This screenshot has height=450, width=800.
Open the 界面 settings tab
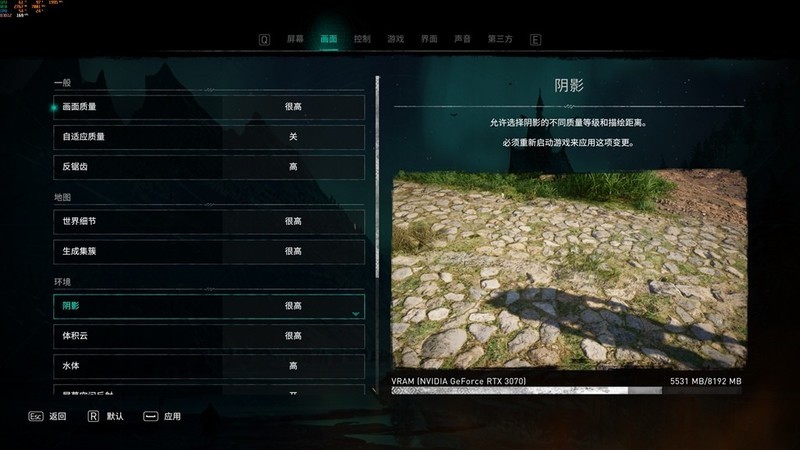point(429,39)
